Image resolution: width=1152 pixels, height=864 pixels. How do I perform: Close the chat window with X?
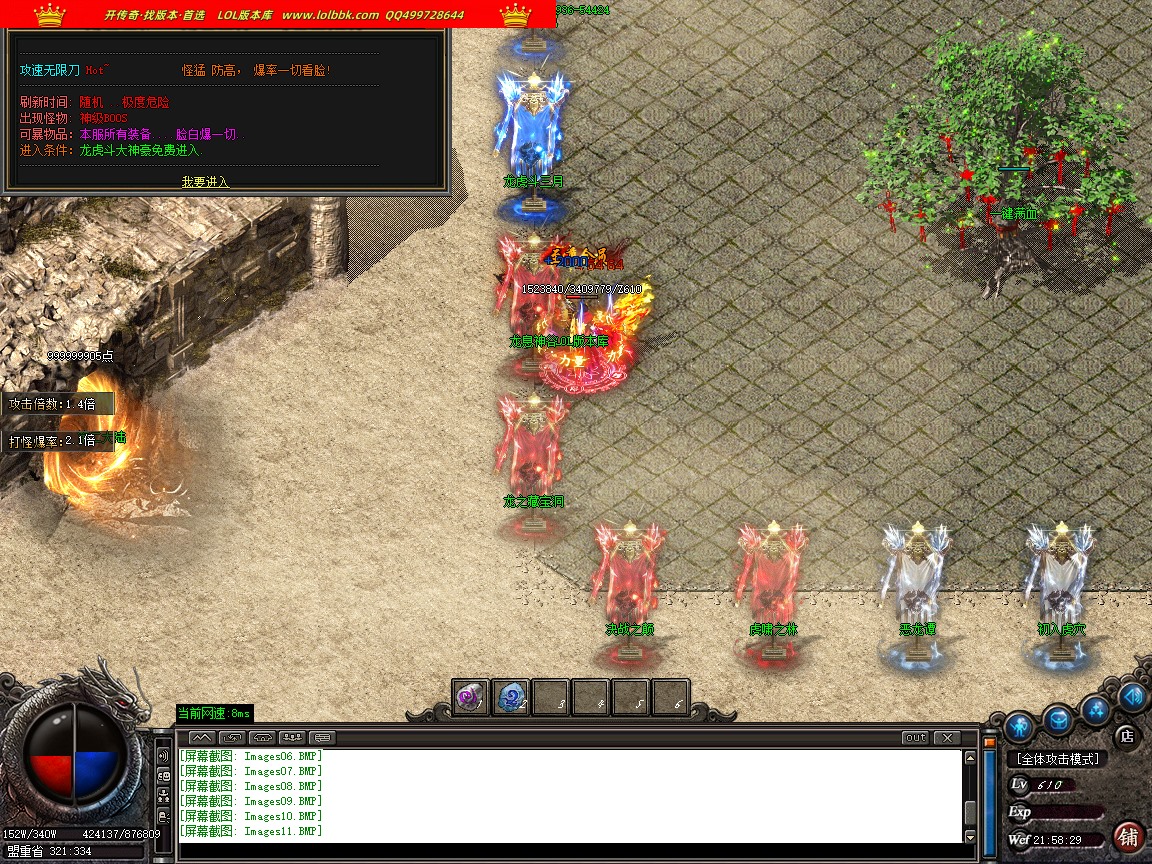click(x=946, y=738)
